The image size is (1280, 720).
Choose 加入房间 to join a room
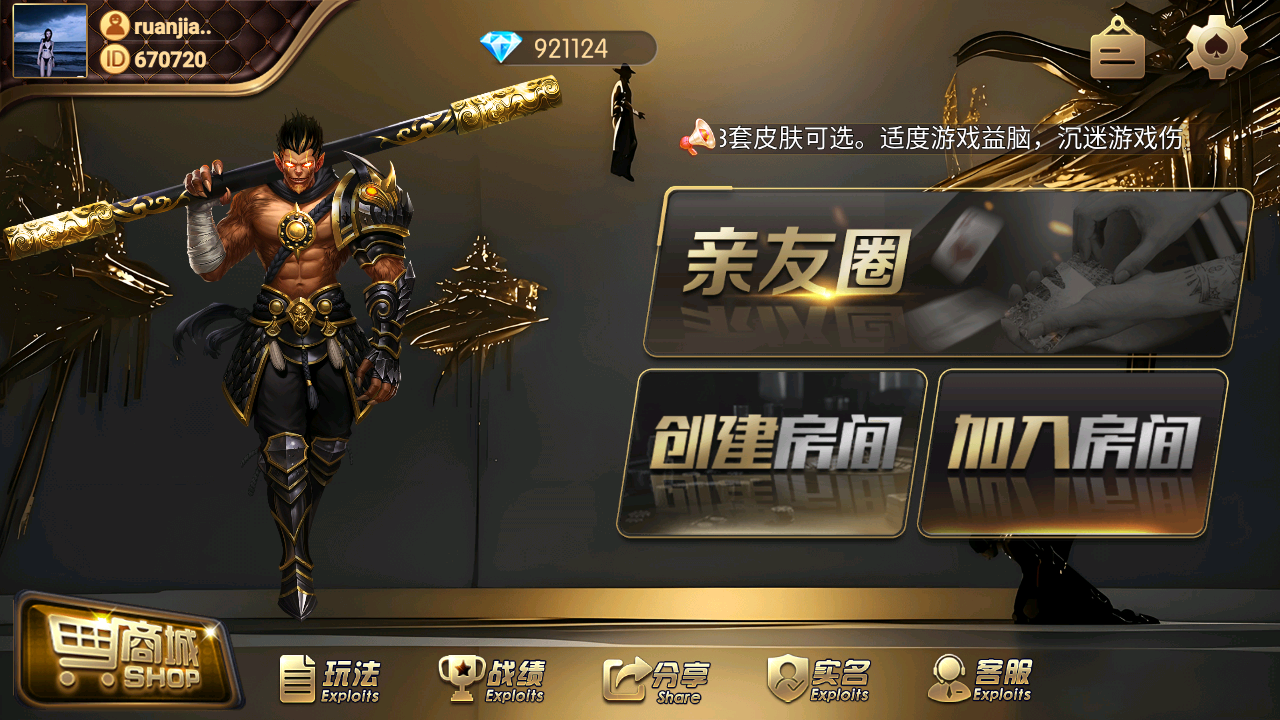(x=1073, y=453)
